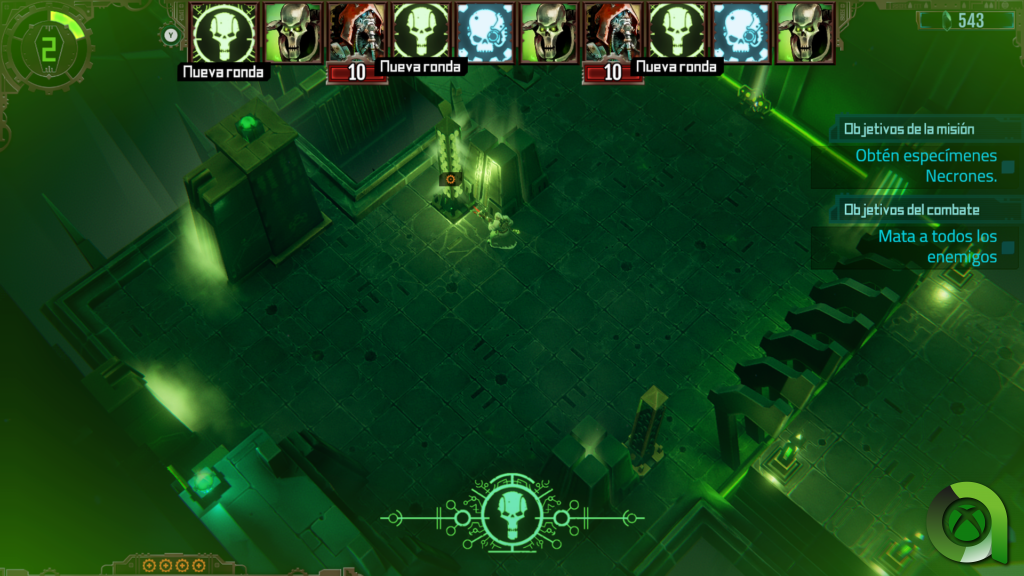
Task: Toggle the Objetivos del combate header
Action: (x=911, y=210)
